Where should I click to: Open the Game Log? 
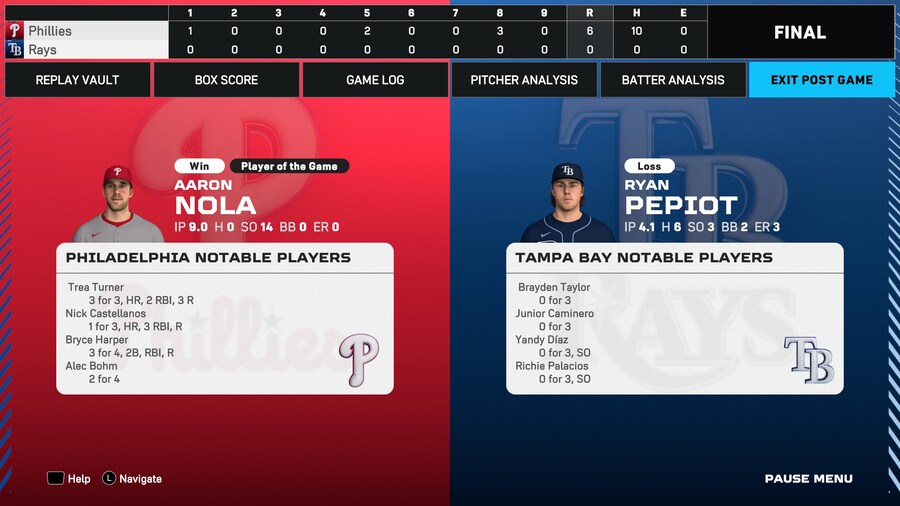coord(375,80)
